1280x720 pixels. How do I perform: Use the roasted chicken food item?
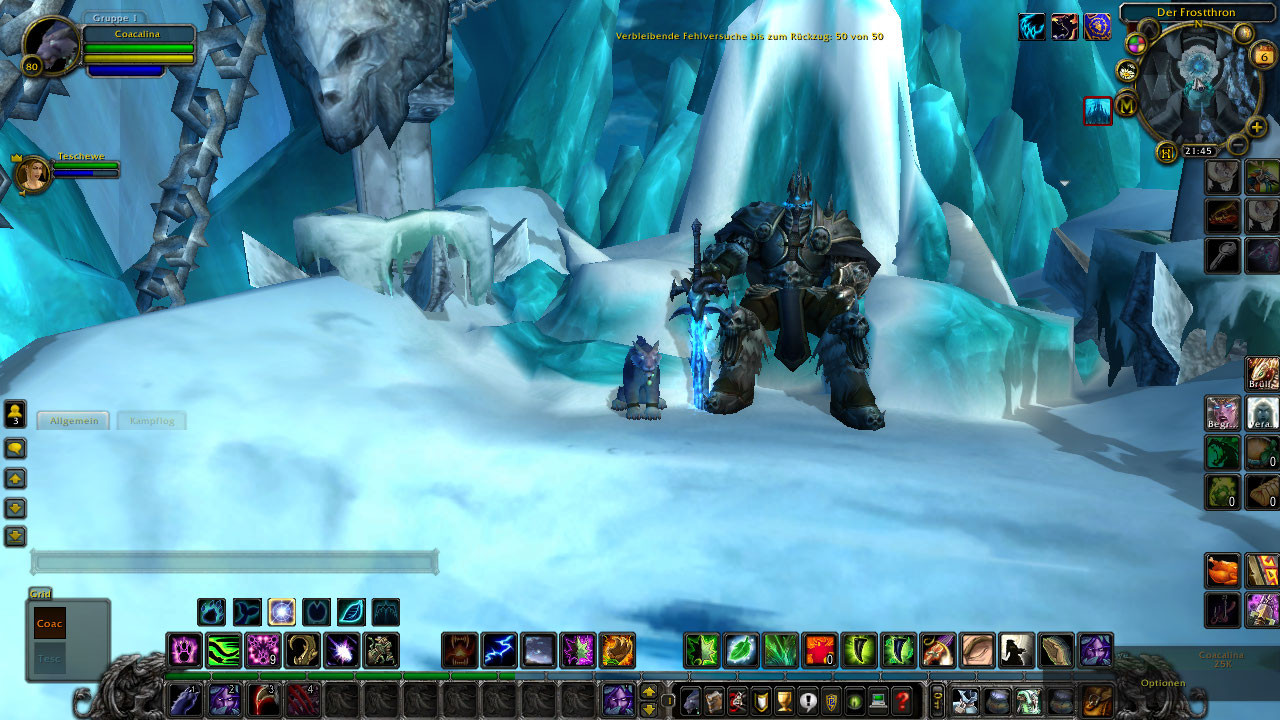pyautogui.click(x=1223, y=570)
